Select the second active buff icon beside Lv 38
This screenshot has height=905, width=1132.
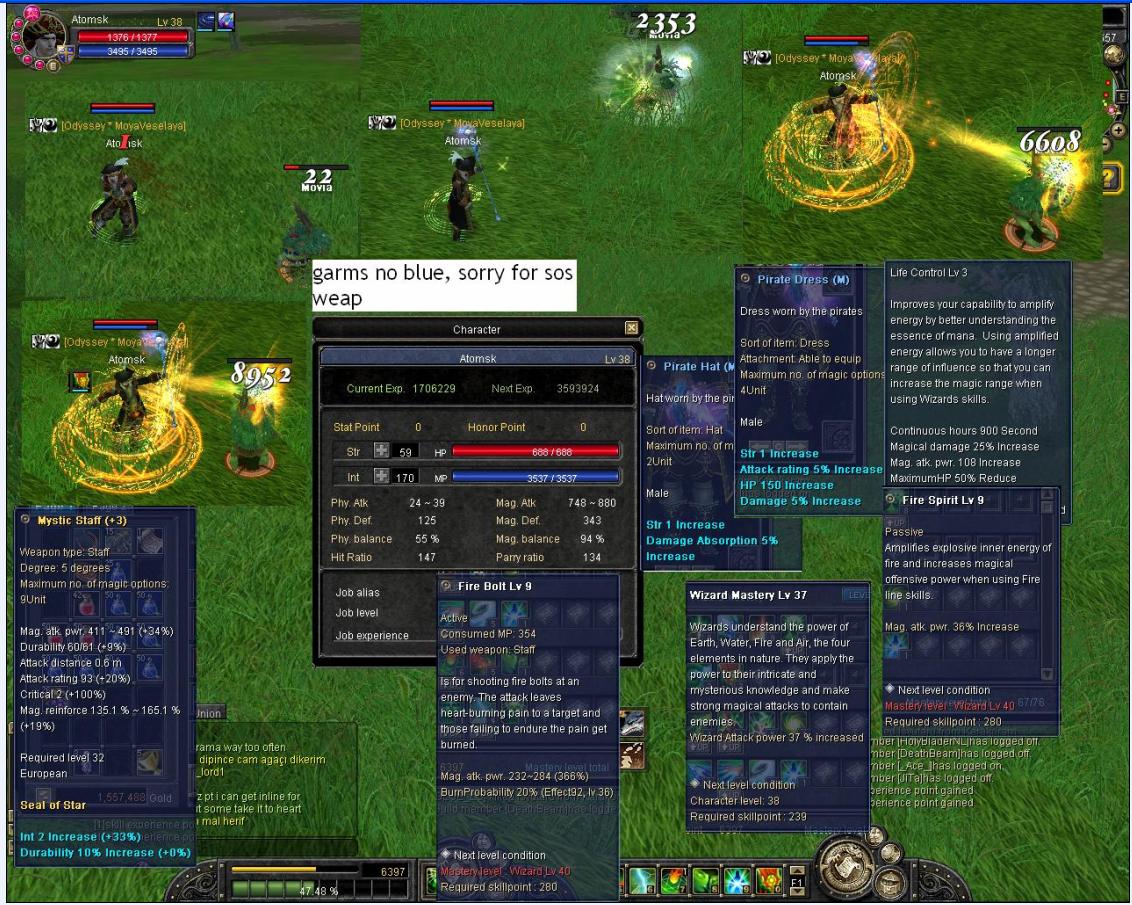[225, 21]
